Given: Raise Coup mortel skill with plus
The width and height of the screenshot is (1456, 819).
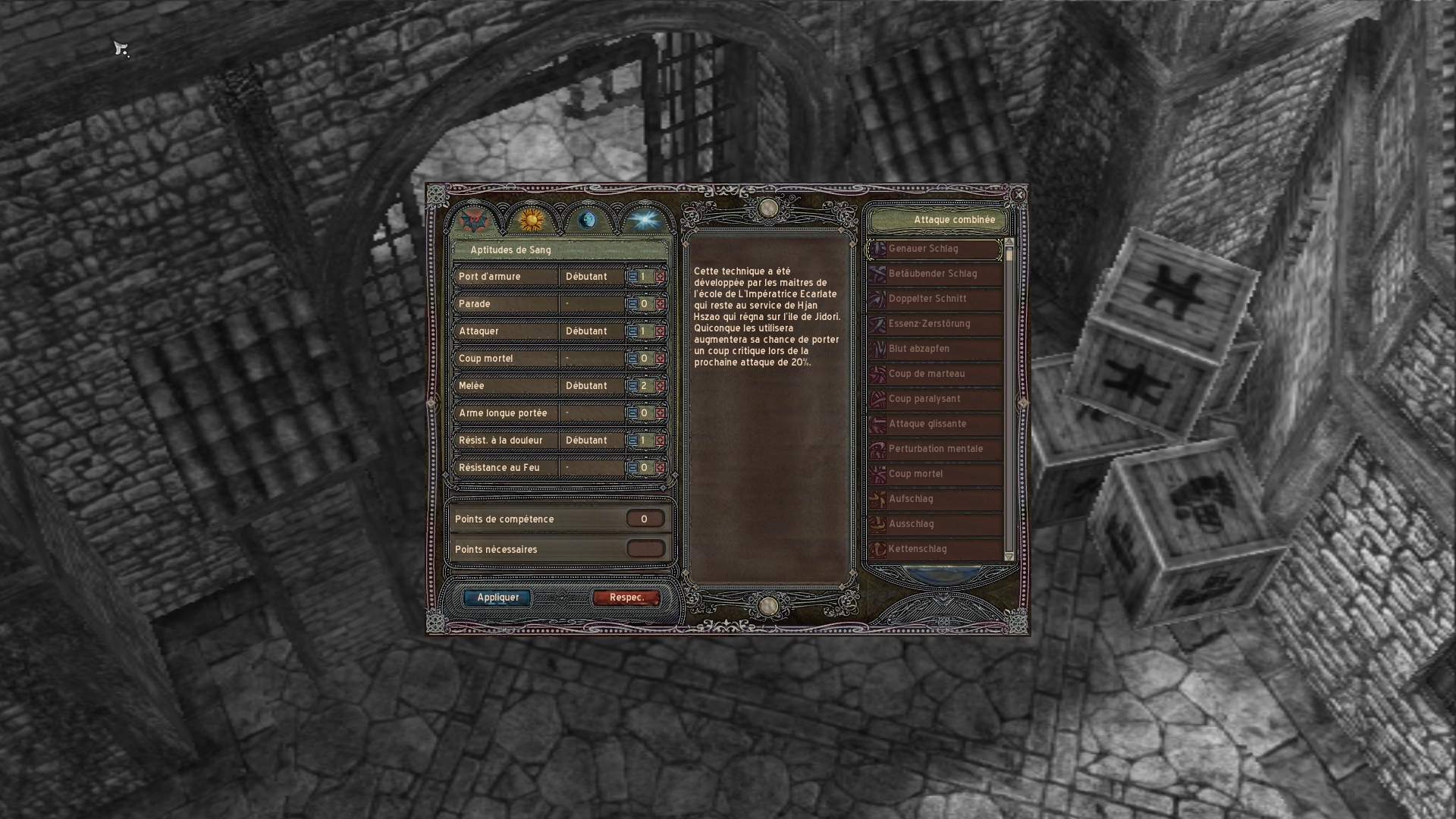Looking at the screenshot, I should click(x=660, y=359).
